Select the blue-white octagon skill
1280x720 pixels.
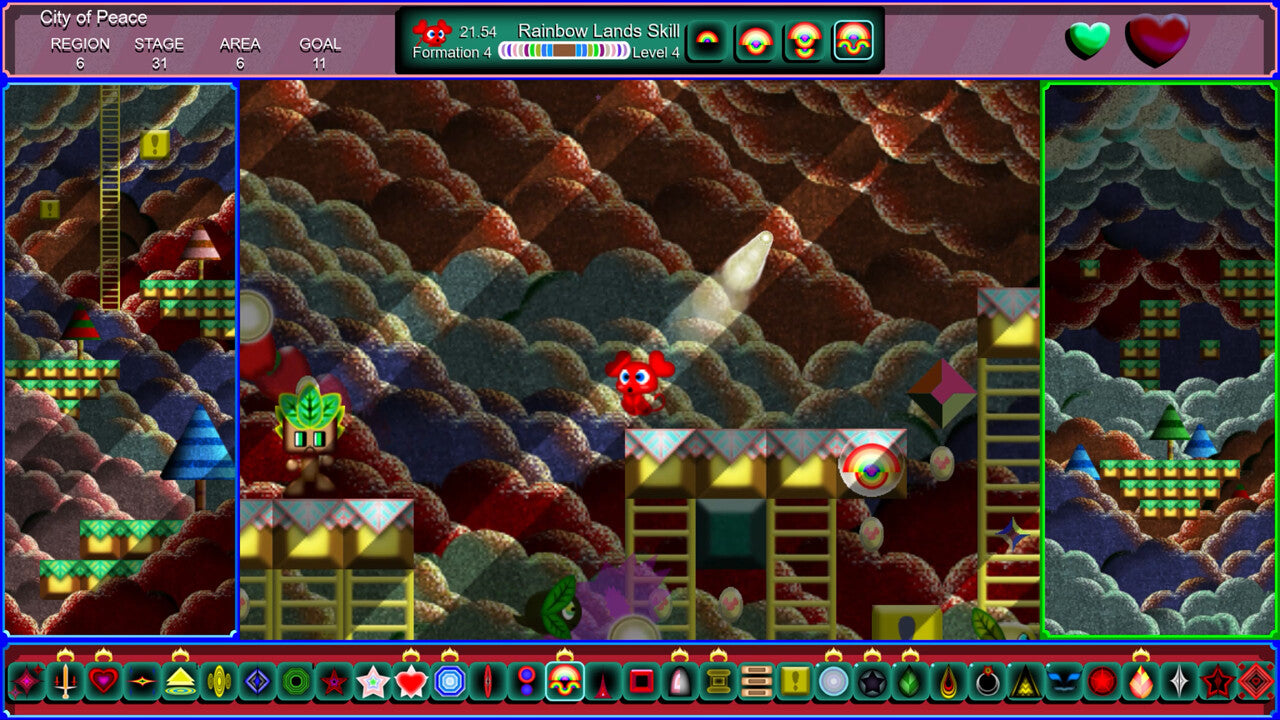pos(449,682)
